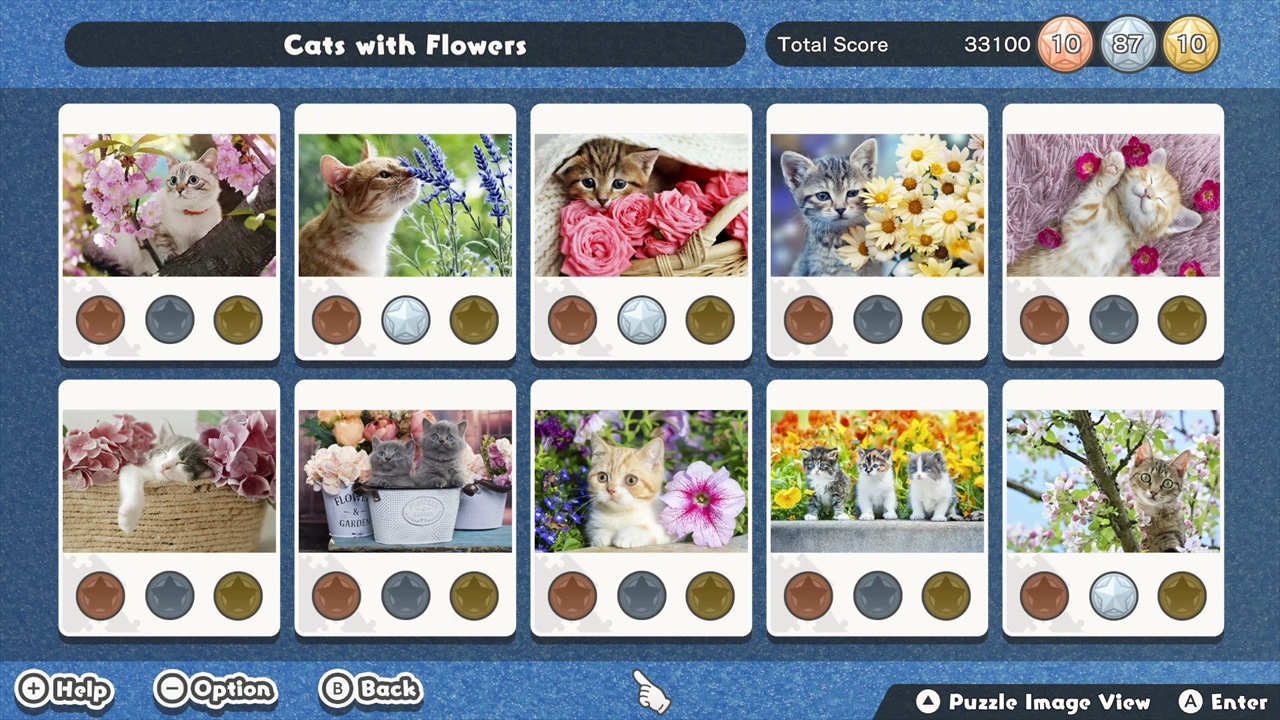1280x720 pixels.
Task: Select the bronze medal under the cherry blossom cat puzzle
Action: click(x=100, y=319)
